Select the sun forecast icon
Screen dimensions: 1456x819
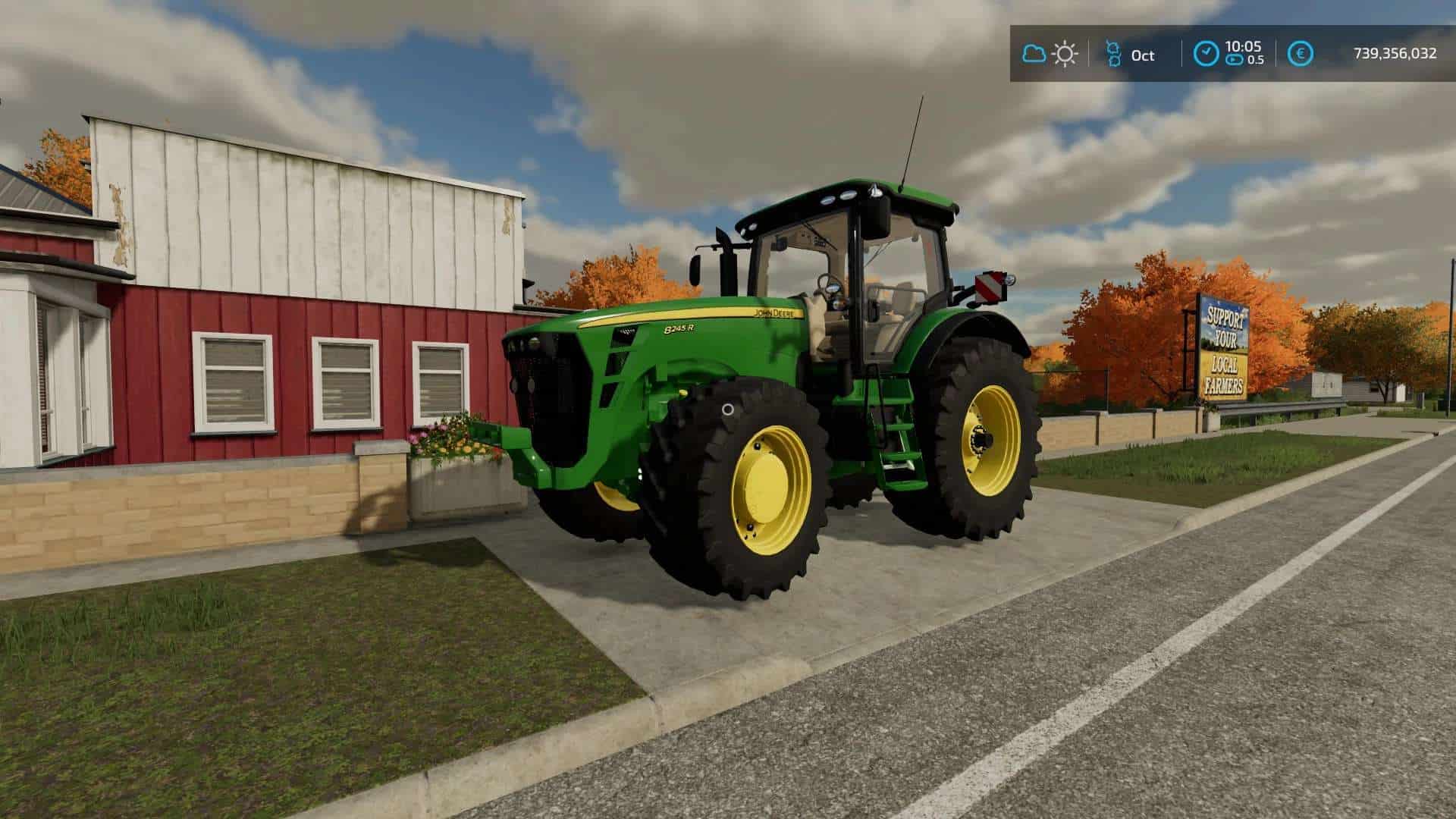pos(1065,54)
